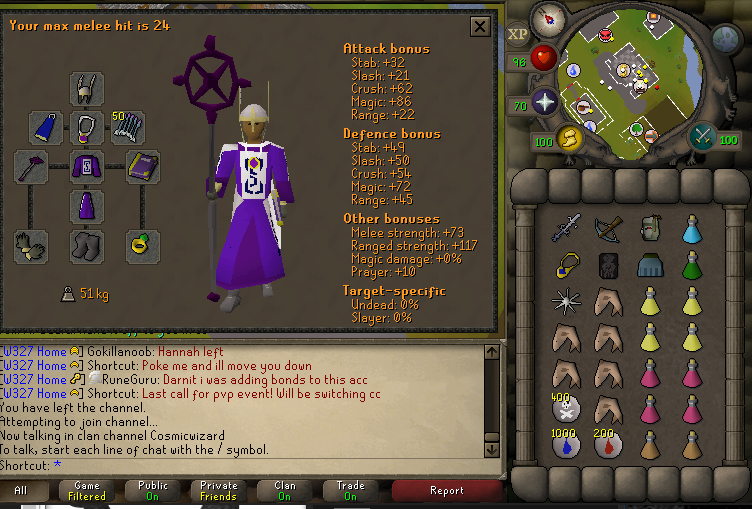
Task: Select the equipped ring slot
Action: tap(143, 245)
